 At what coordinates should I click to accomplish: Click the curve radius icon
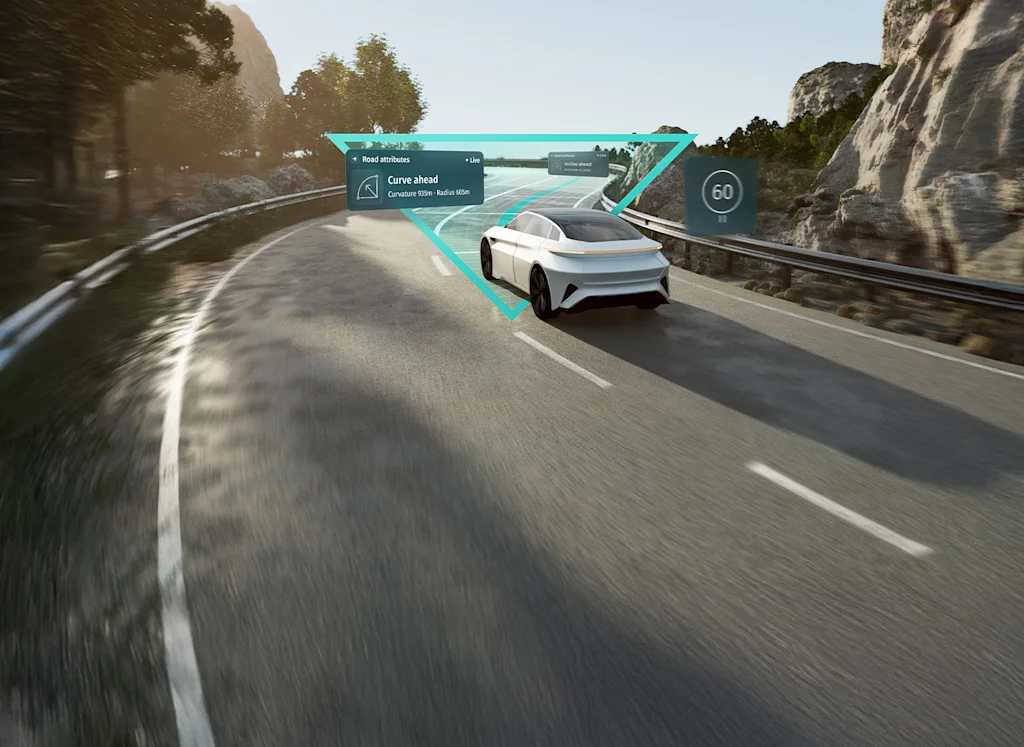(368, 186)
